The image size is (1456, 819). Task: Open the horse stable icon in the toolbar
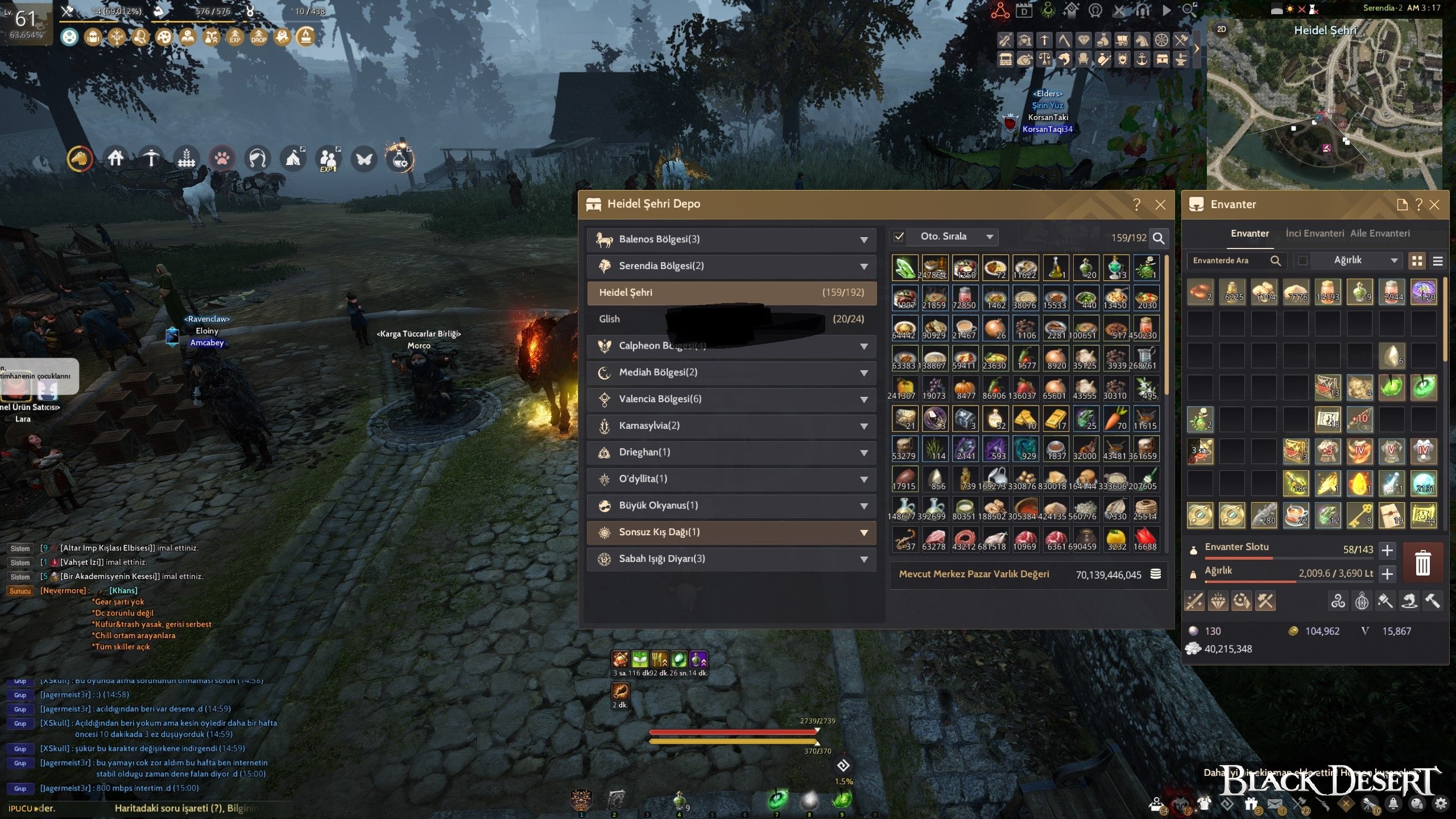coord(1141,40)
